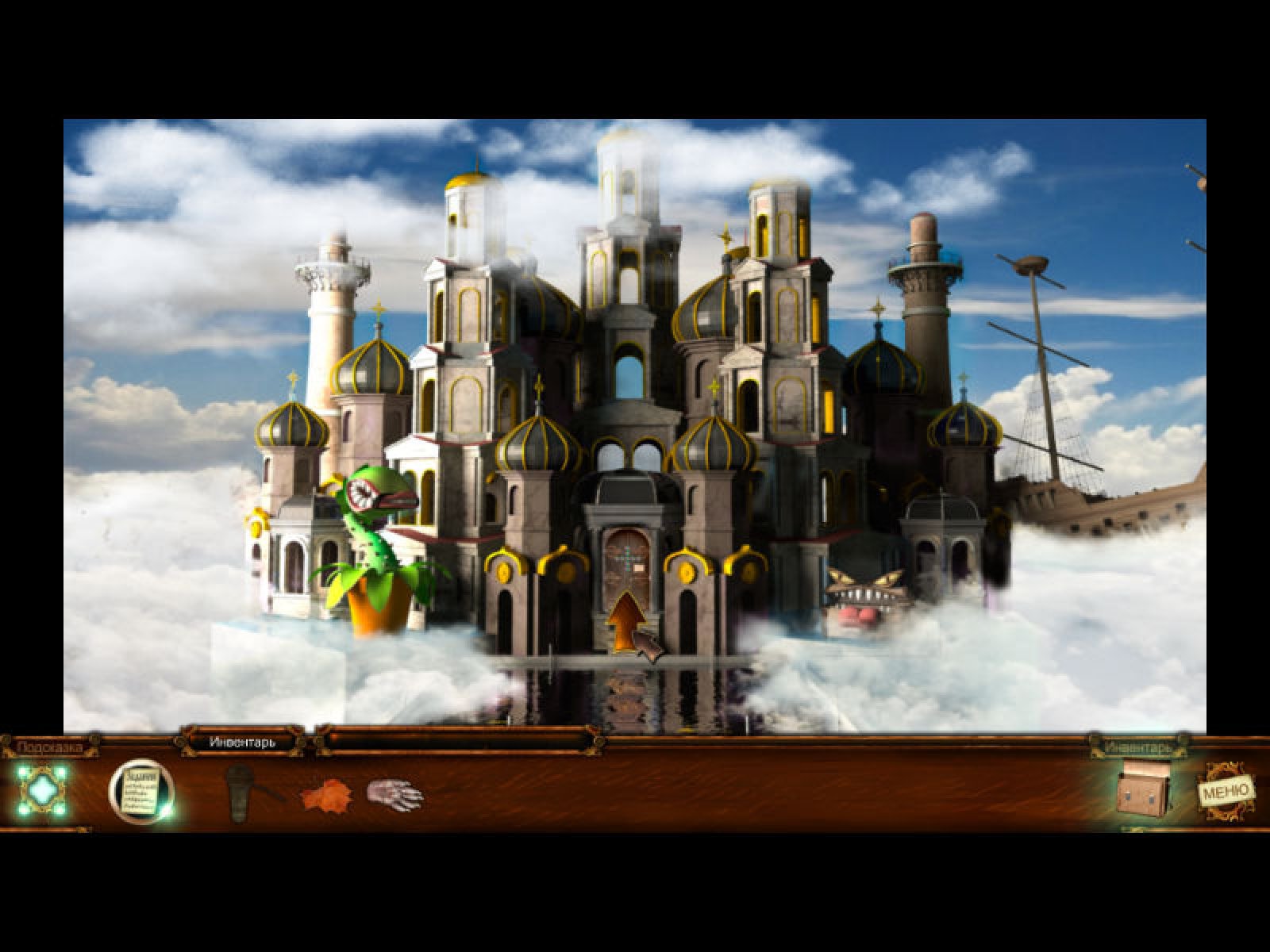Select the grey glove inventory item
The image size is (1270, 952).
(396, 793)
